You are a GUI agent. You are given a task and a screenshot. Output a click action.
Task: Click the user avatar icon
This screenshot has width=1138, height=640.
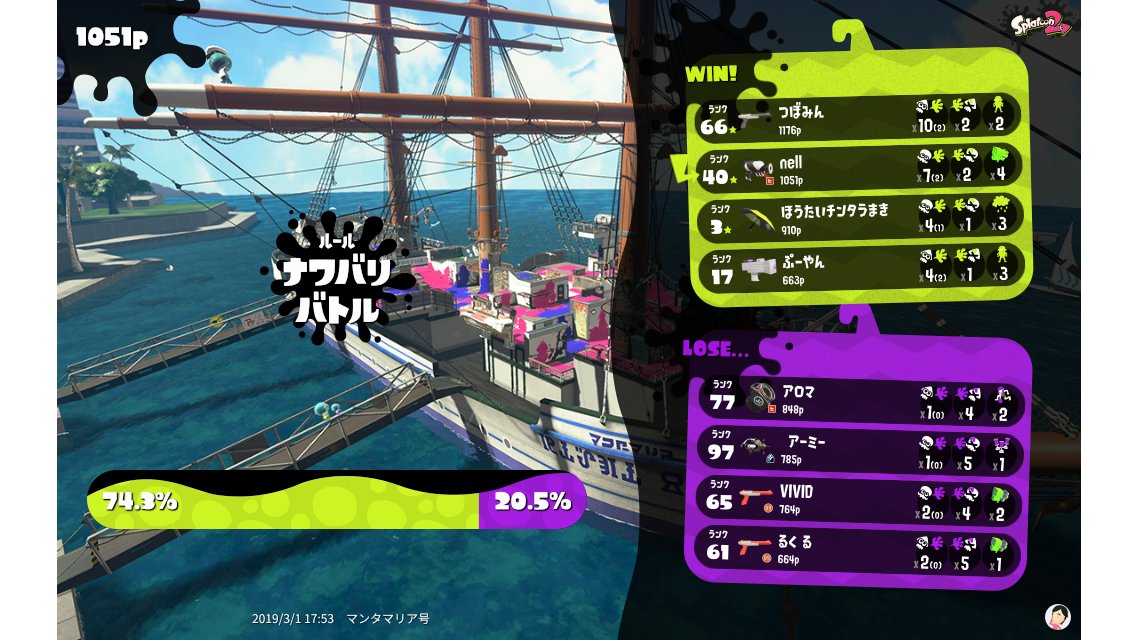[x=1057, y=616]
